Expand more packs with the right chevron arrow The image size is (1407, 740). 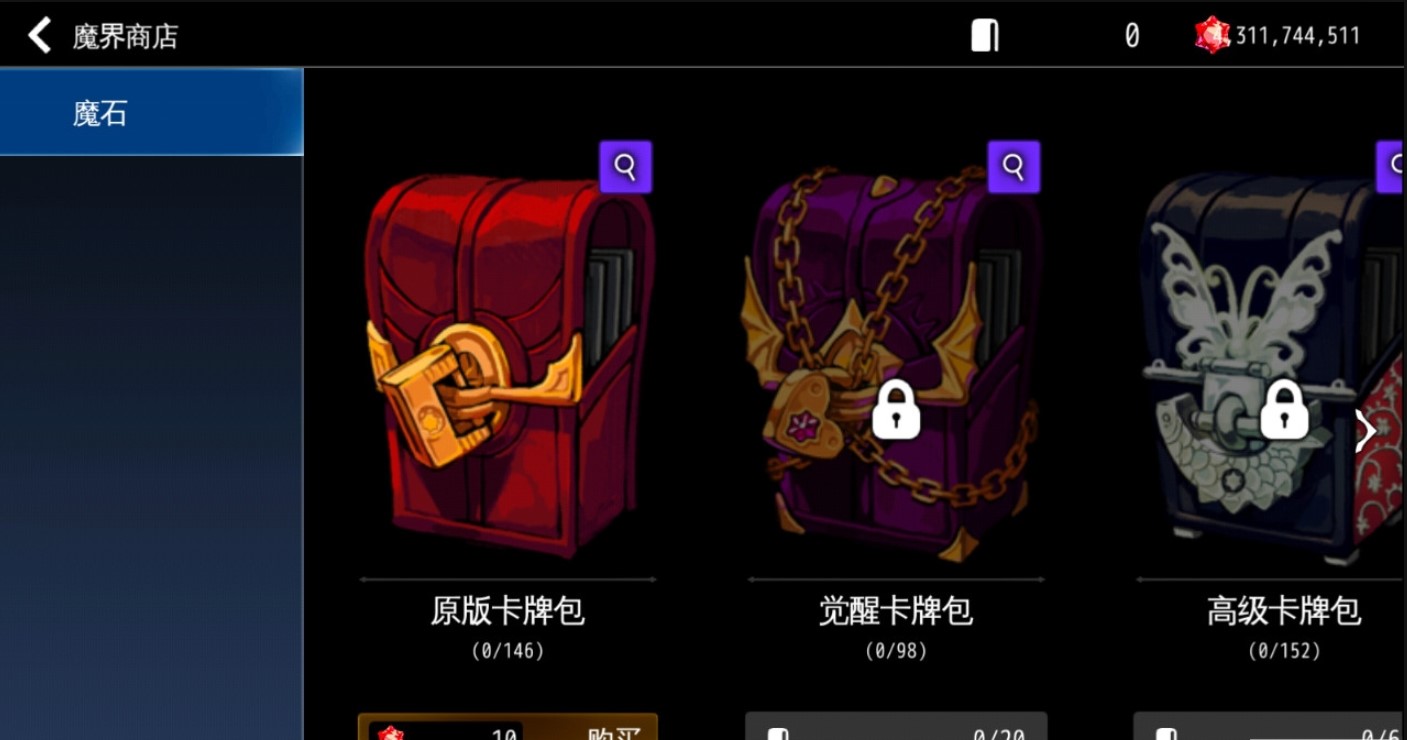(1363, 430)
